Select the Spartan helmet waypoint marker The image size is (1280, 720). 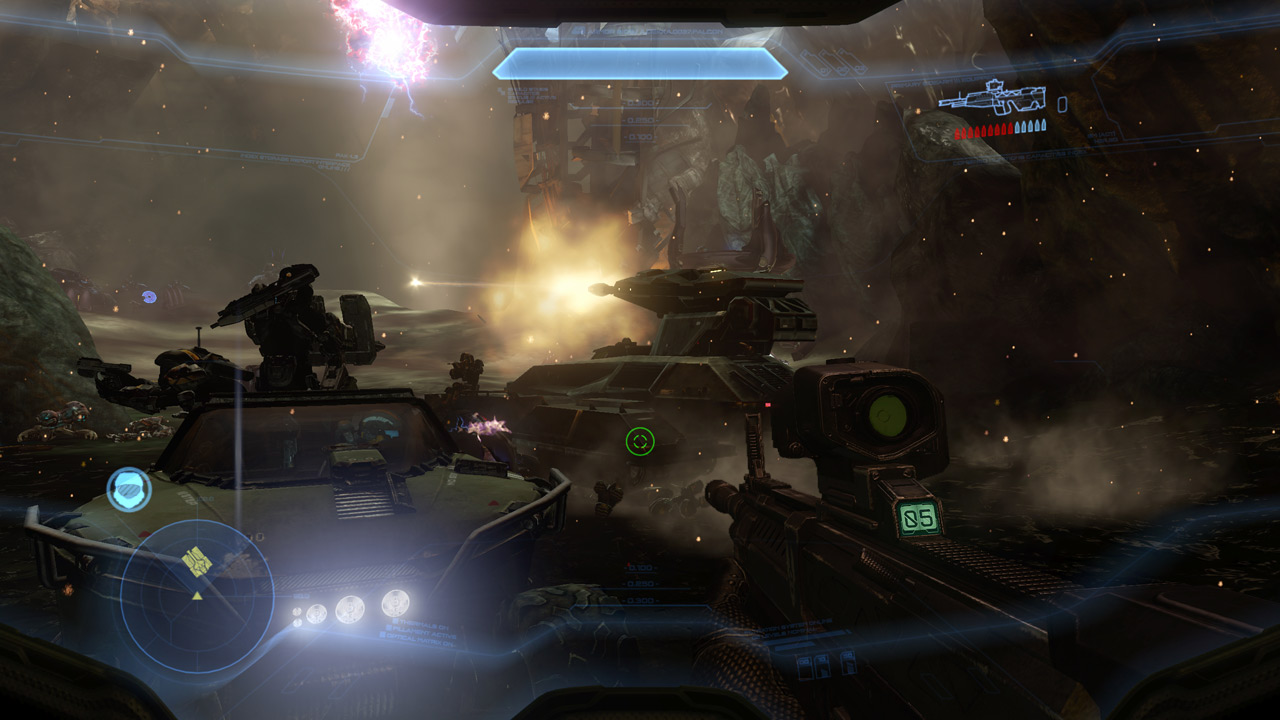pyautogui.click(x=128, y=488)
